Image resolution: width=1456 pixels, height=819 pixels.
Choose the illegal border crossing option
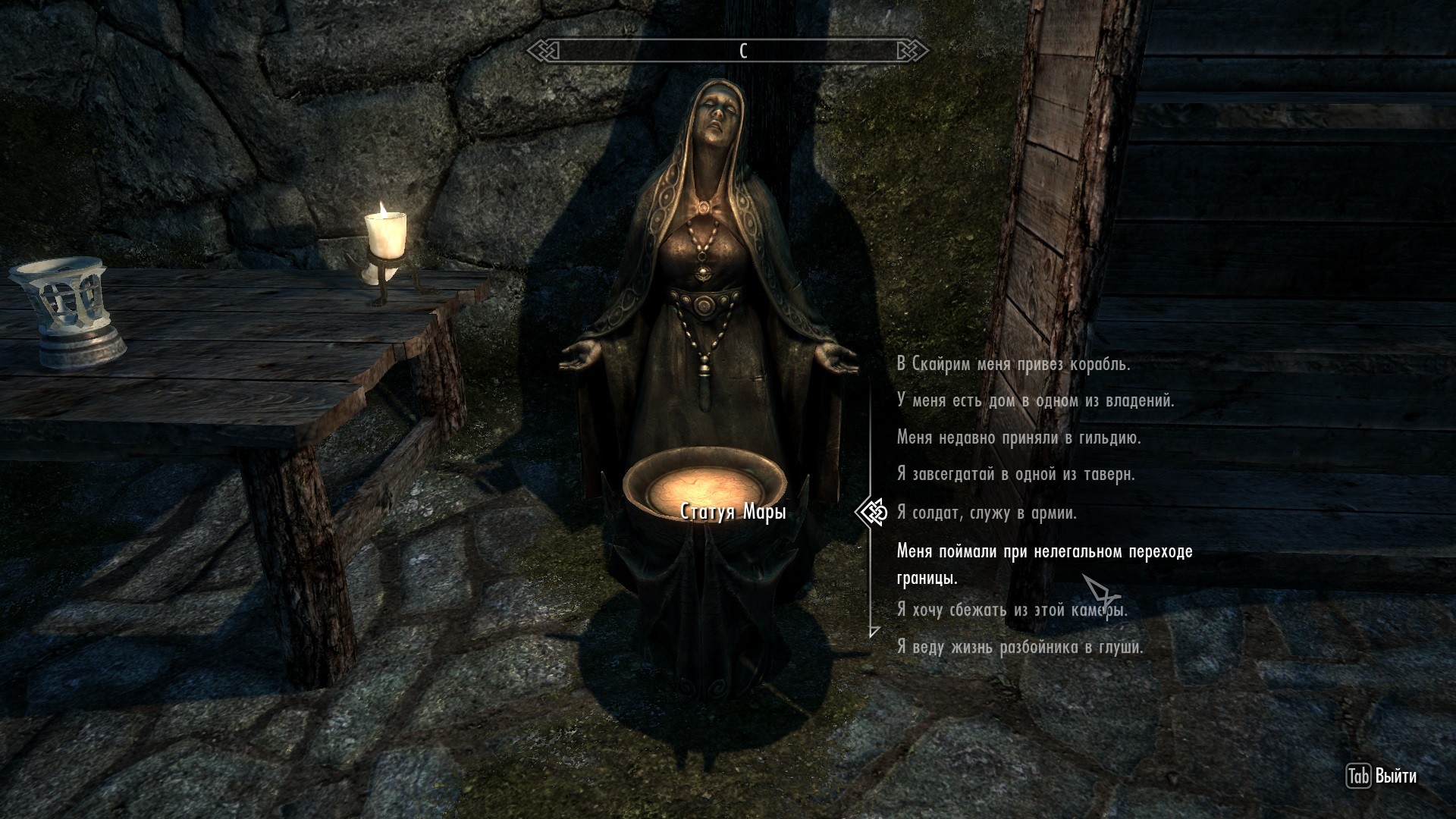(x=1044, y=563)
